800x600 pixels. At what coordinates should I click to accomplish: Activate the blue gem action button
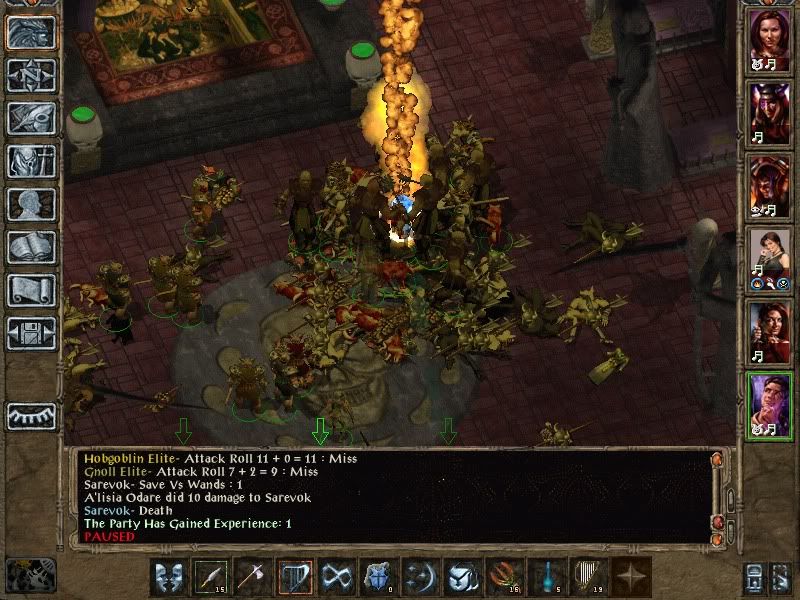pos(379,577)
